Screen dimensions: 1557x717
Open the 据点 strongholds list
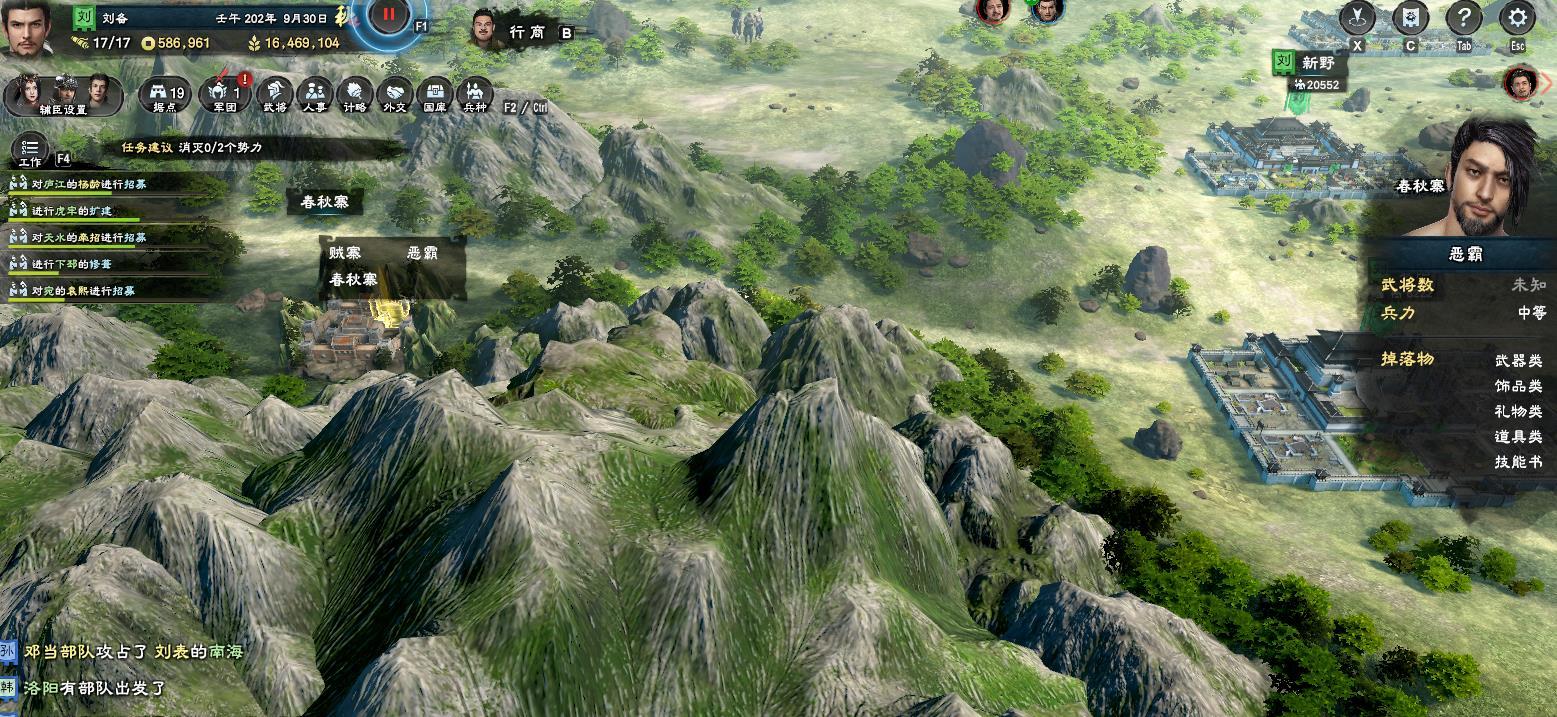tap(165, 95)
